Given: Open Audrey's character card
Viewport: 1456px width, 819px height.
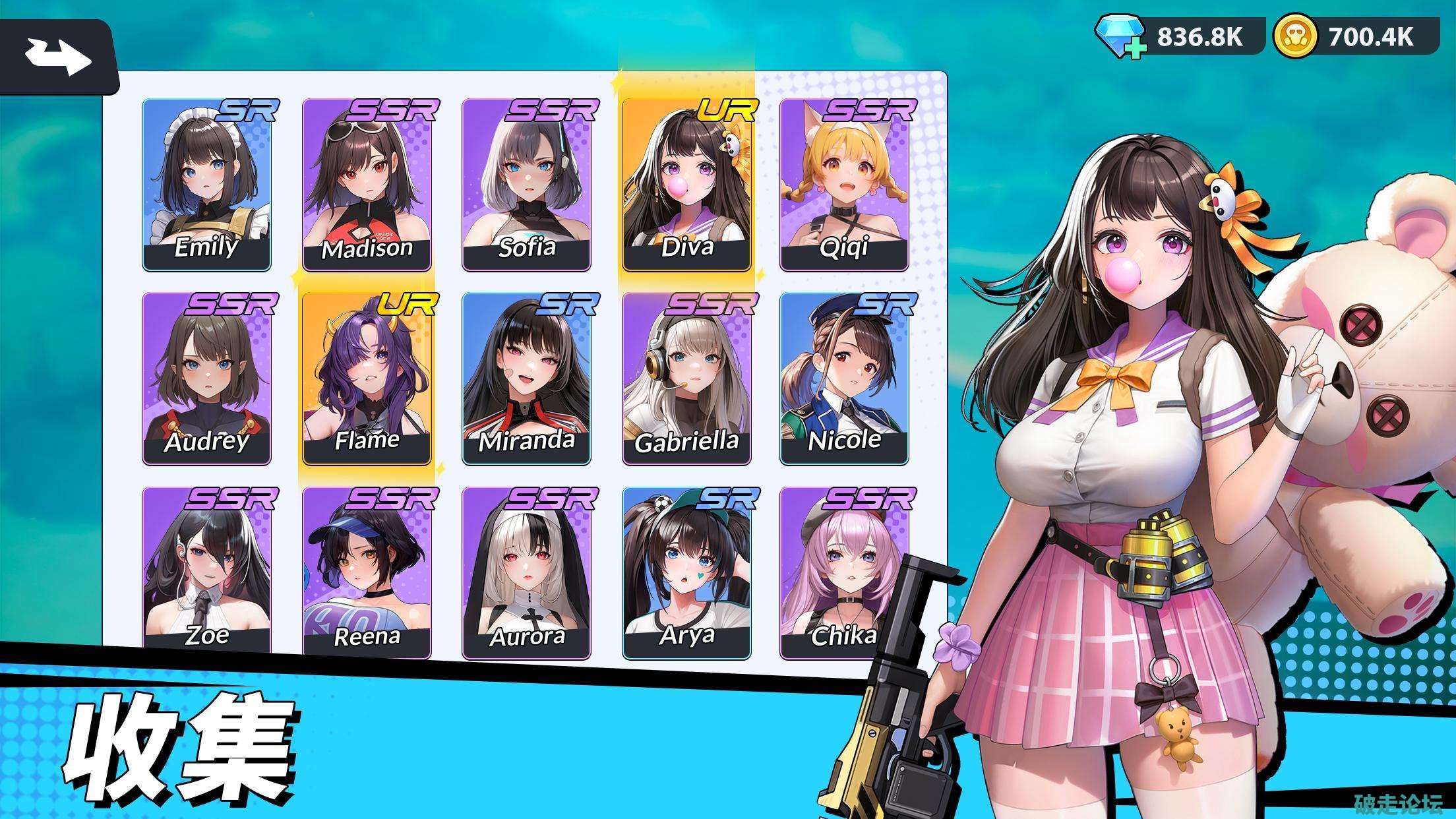Looking at the screenshot, I should tap(206, 379).
